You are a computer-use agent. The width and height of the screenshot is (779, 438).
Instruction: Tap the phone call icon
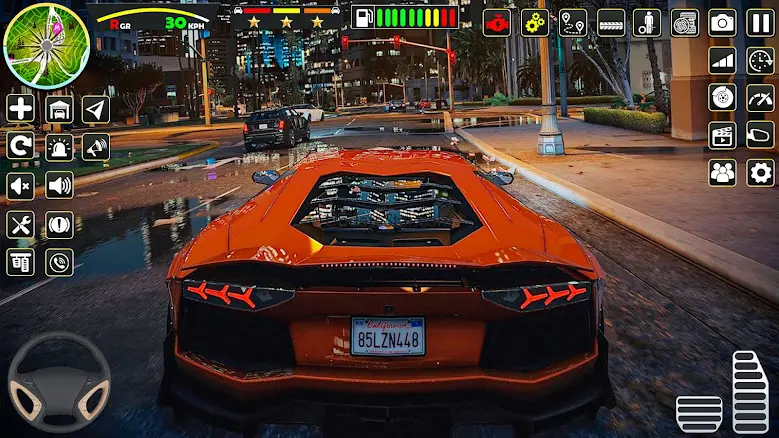(x=59, y=262)
